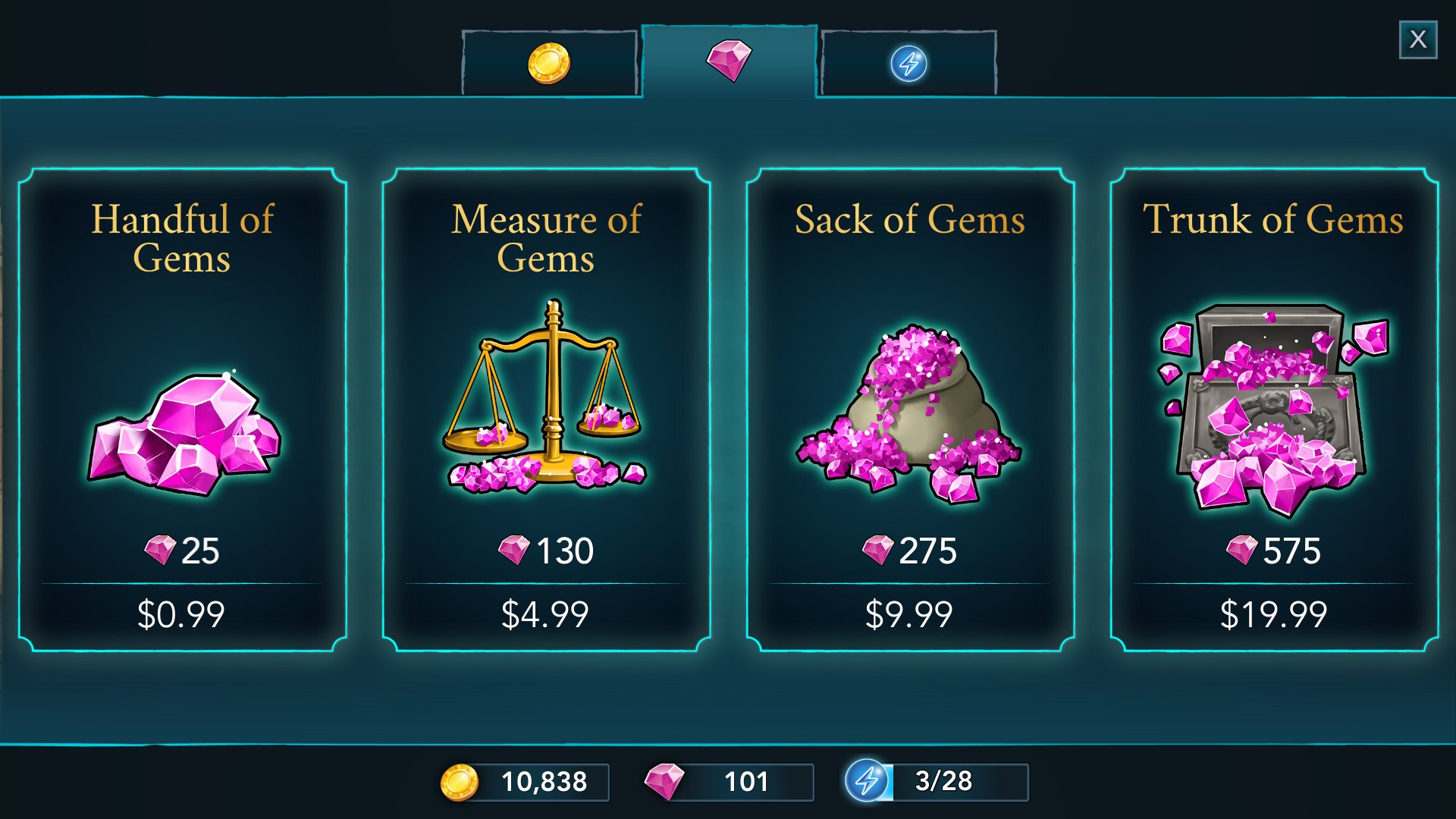This screenshot has width=1456, height=819.
Task: Select the Trunk of Gems offer
Action: click(x=1274, y=409)
